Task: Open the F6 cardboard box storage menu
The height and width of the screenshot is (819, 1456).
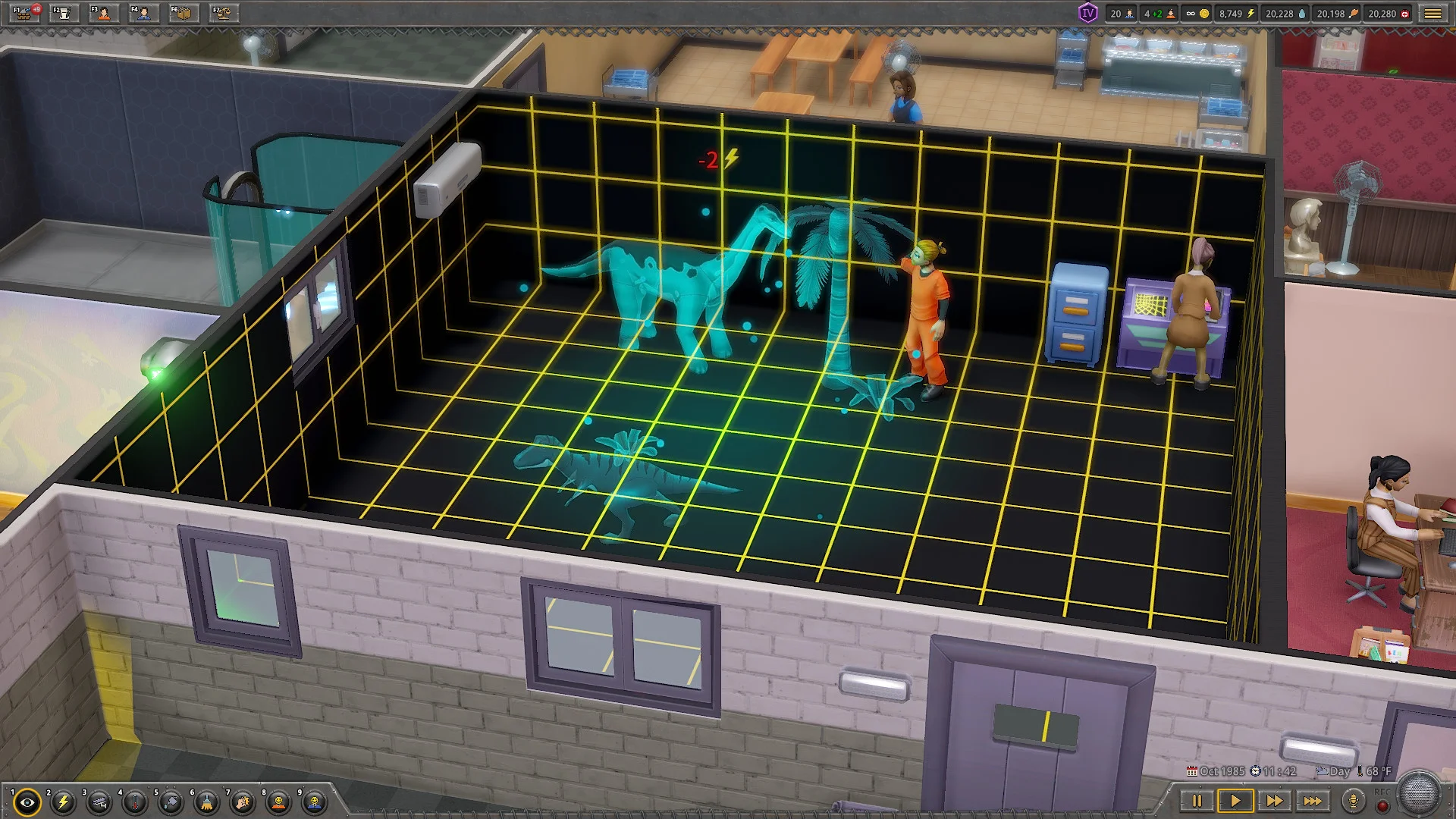Action: click(x=184, y=13)
